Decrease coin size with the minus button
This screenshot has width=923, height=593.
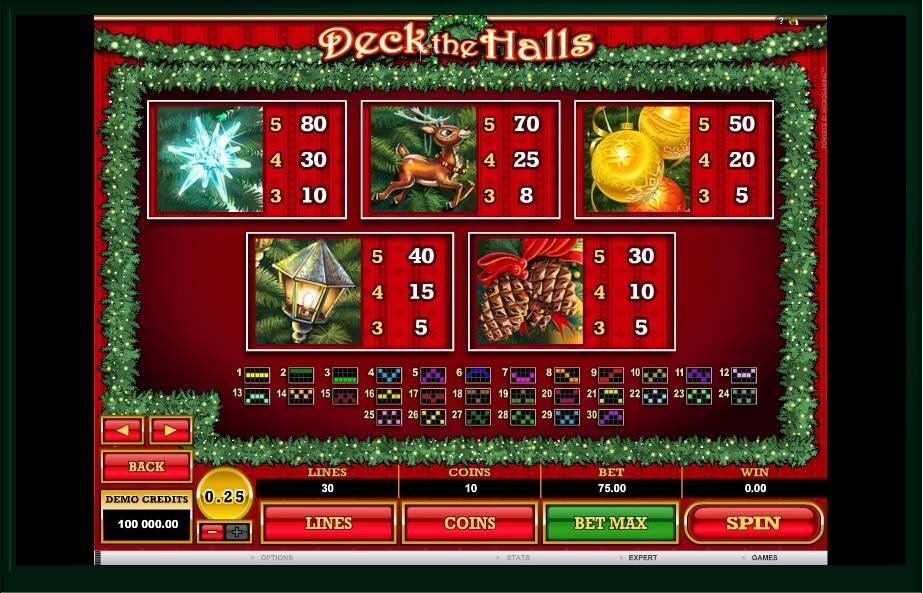211,532
